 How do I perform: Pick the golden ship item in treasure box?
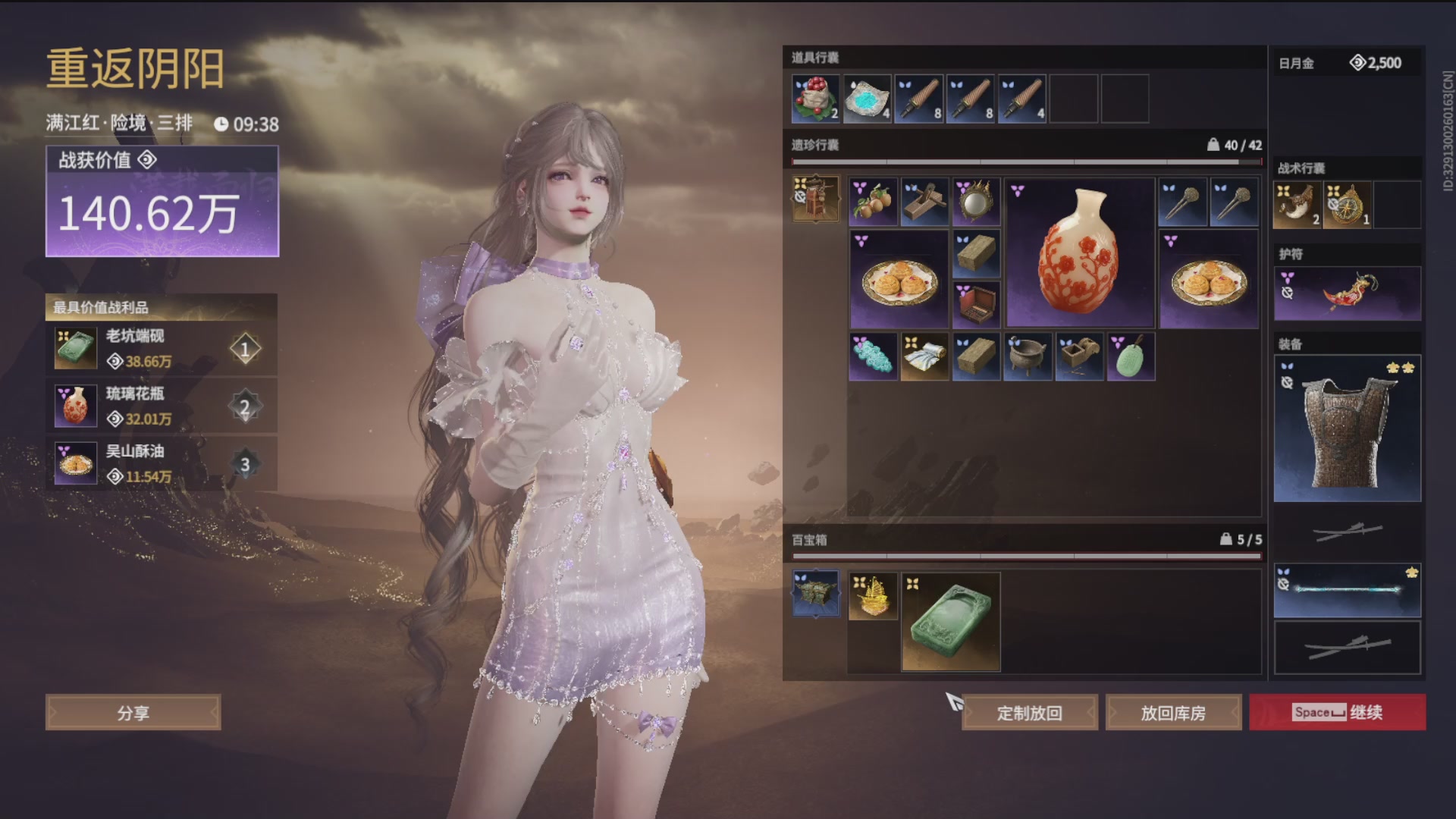click(x=873, y=597)
